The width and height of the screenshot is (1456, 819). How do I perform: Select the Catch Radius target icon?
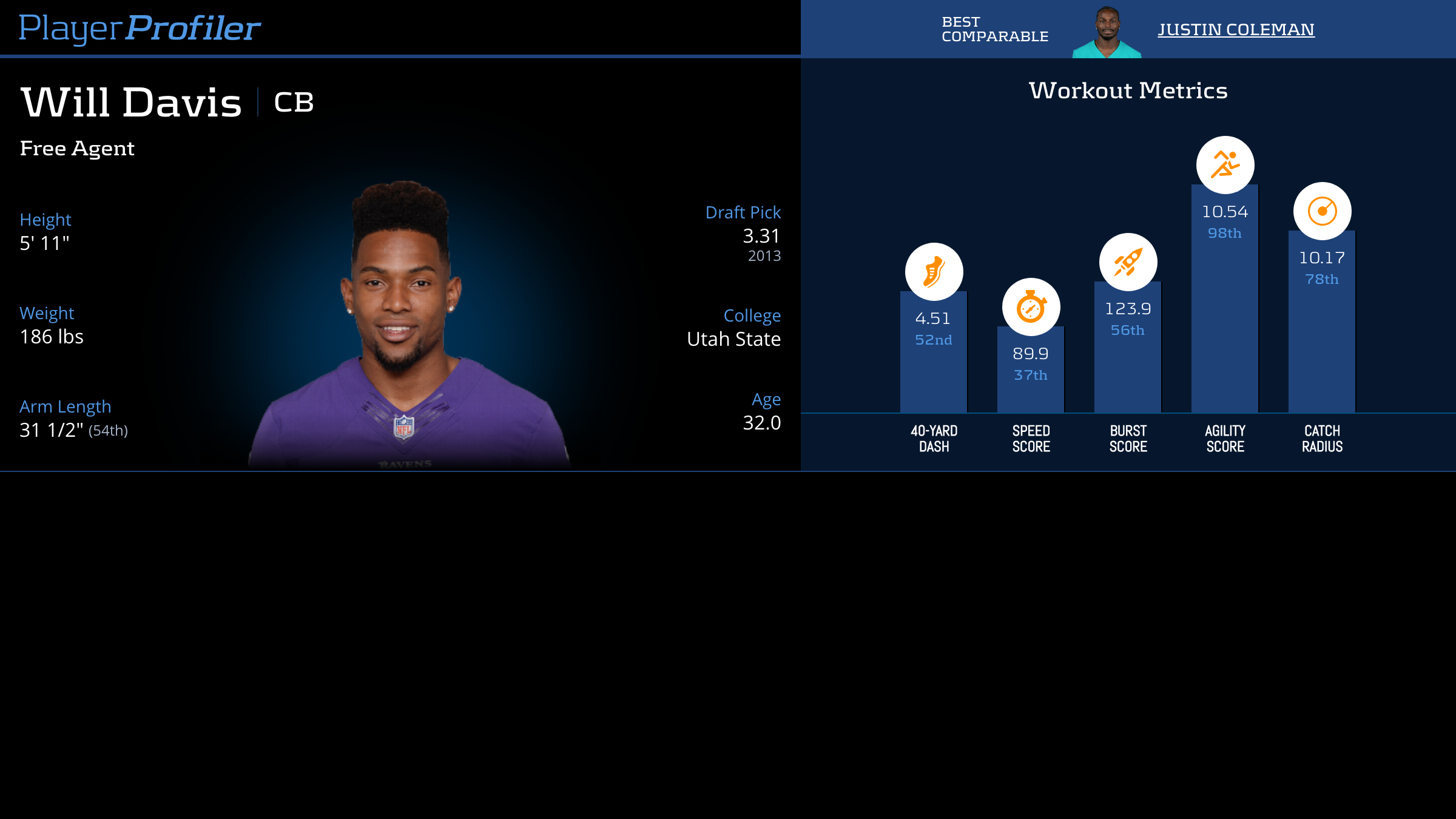click(x=1322, y=211)
